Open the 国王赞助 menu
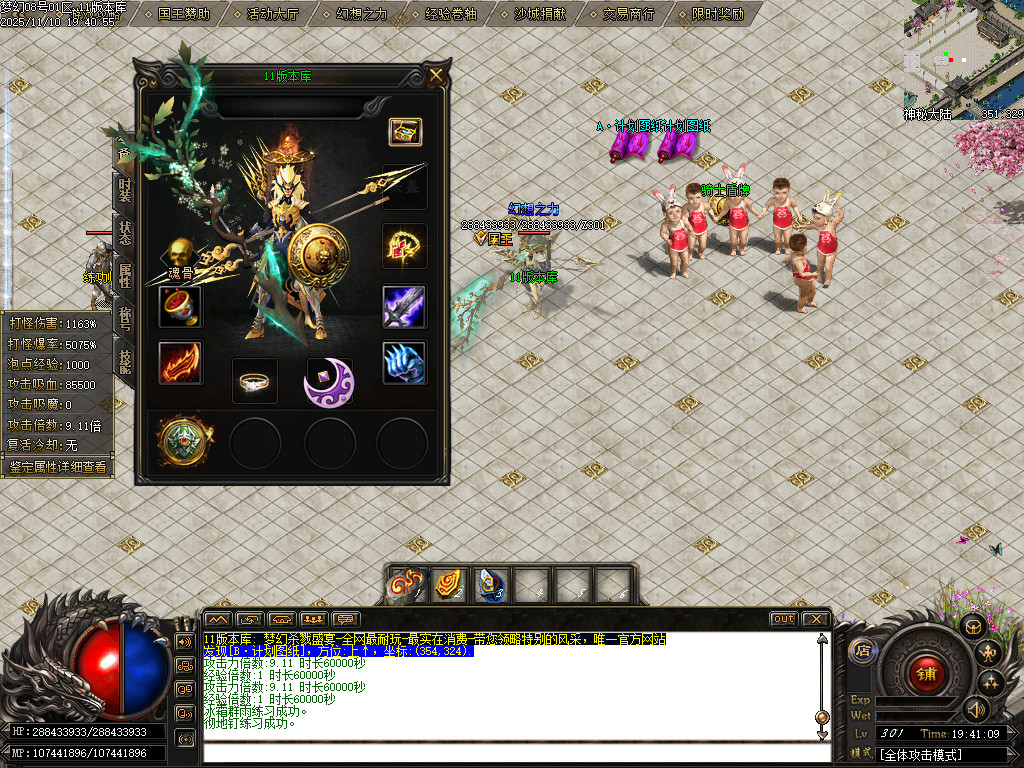The height and width of the screenshot is (768, 1024). 184,14
